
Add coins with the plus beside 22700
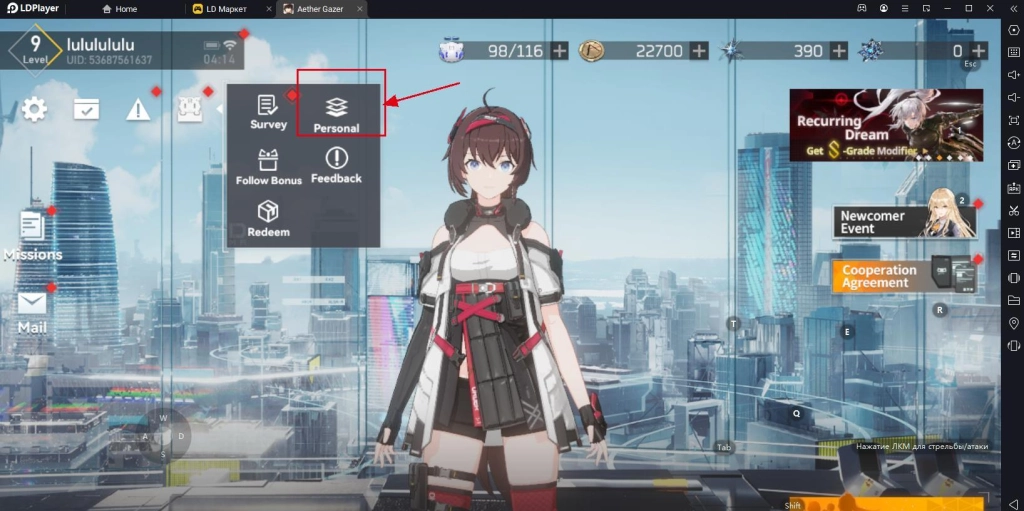point(698,50)
